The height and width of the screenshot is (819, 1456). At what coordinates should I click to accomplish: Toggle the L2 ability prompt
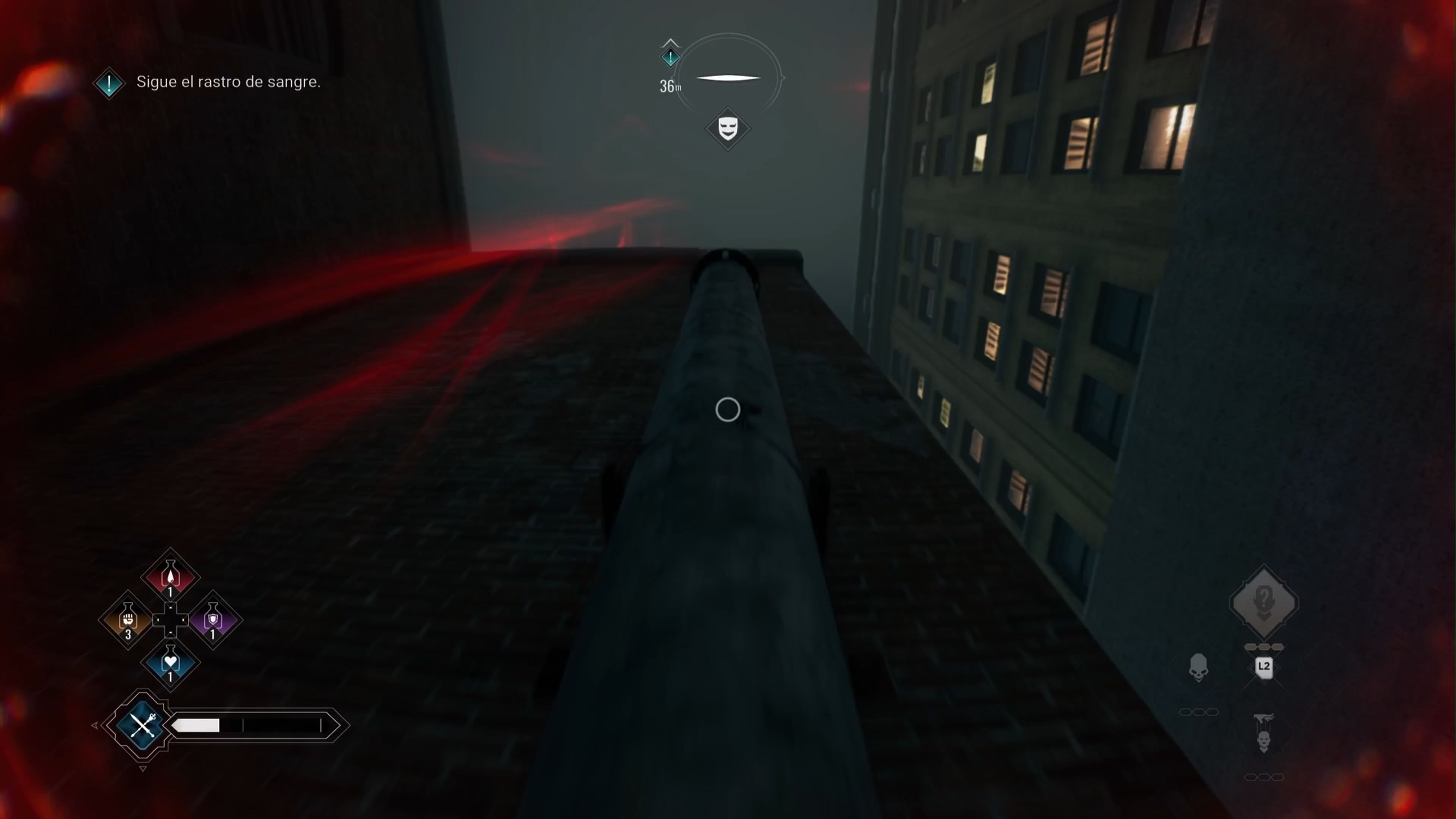(x=1264, y=667)
